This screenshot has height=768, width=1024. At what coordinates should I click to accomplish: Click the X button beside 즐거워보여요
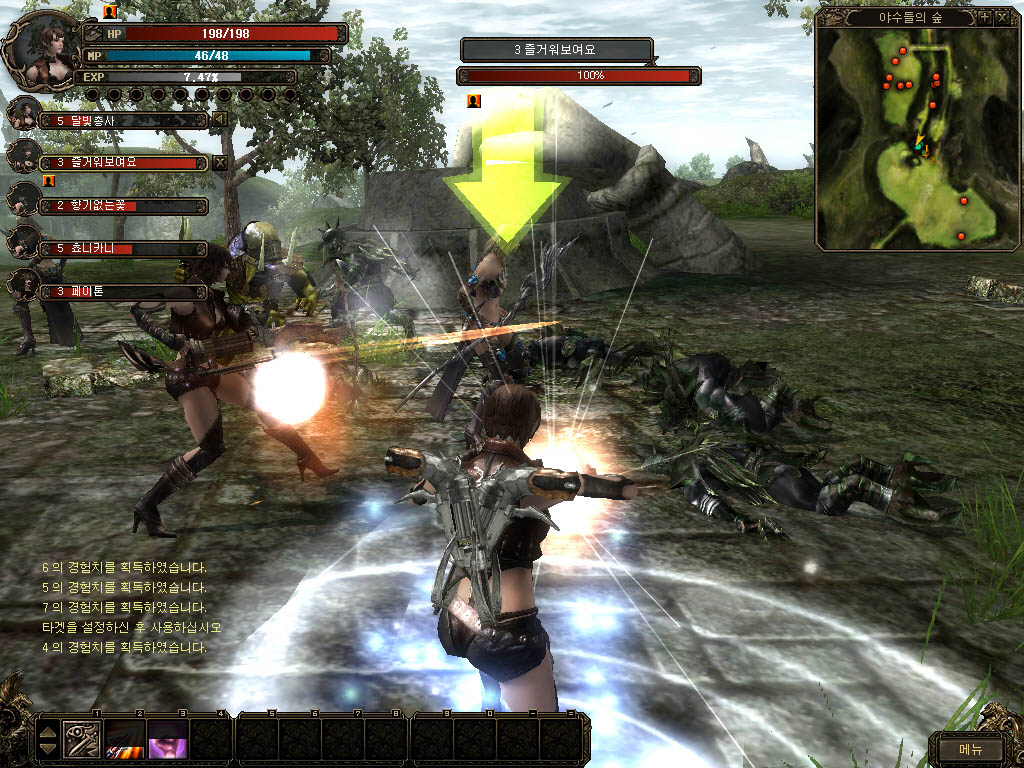click(x=220, y=162)
